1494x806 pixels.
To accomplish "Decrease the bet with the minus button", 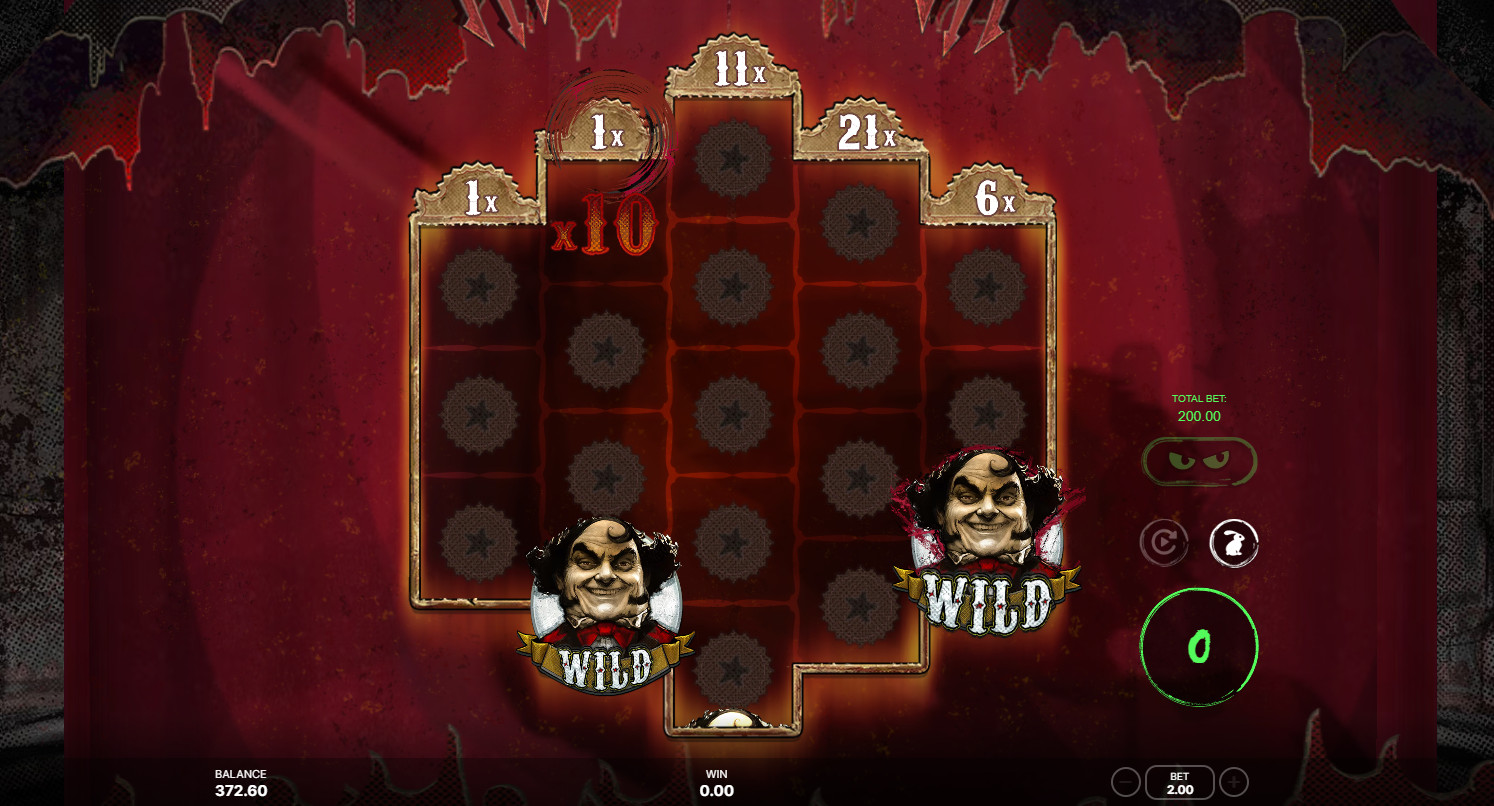I will click(x=1124, y=781).
